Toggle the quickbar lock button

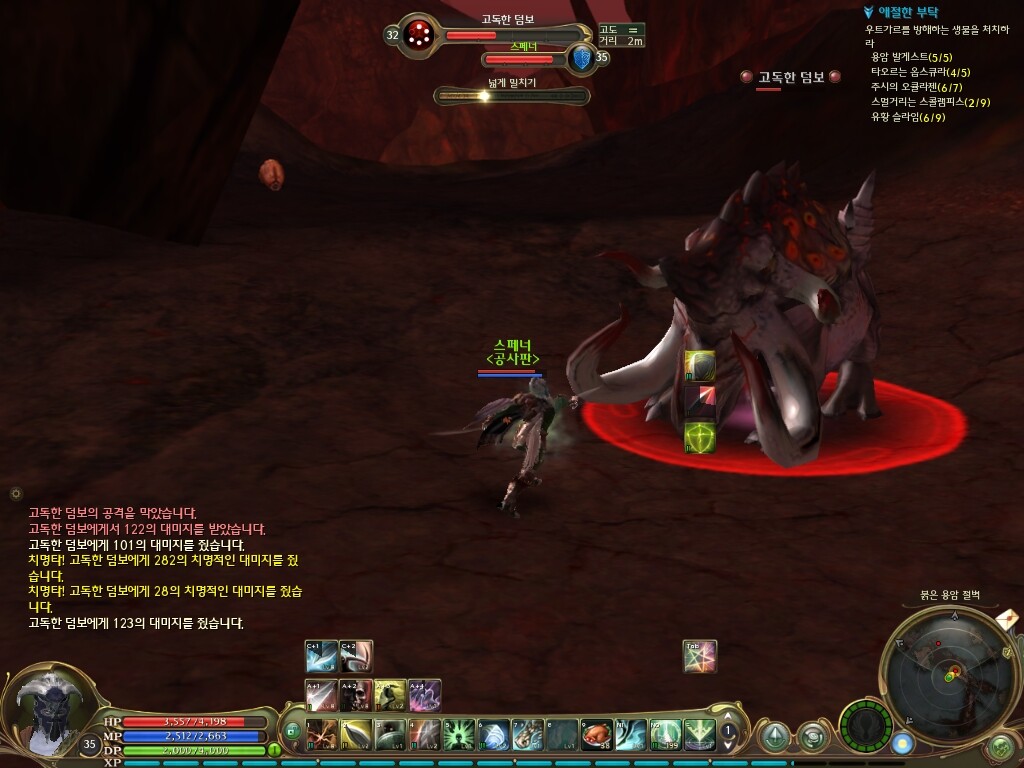[293, 731]
